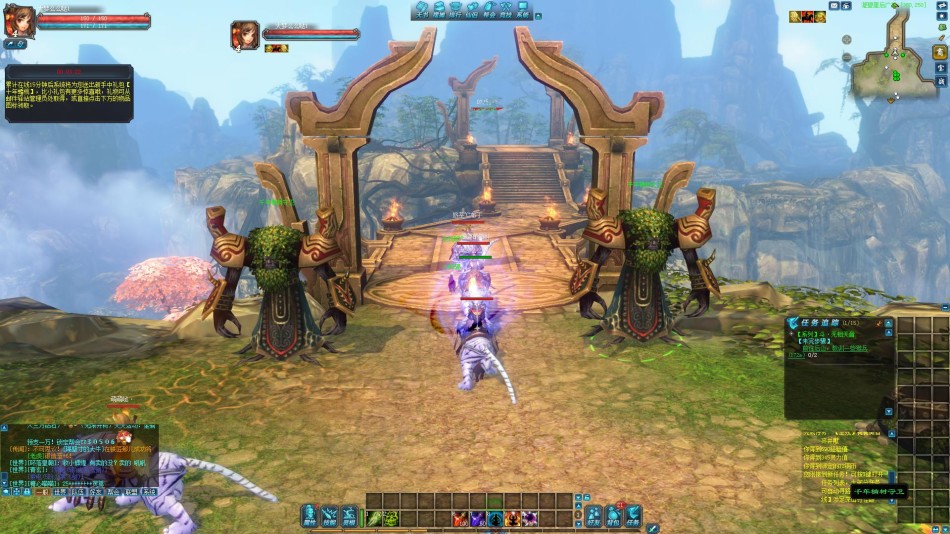Switch chat to the 世界 world tab
The image size is (950, 534).
(x=60, y=492)
